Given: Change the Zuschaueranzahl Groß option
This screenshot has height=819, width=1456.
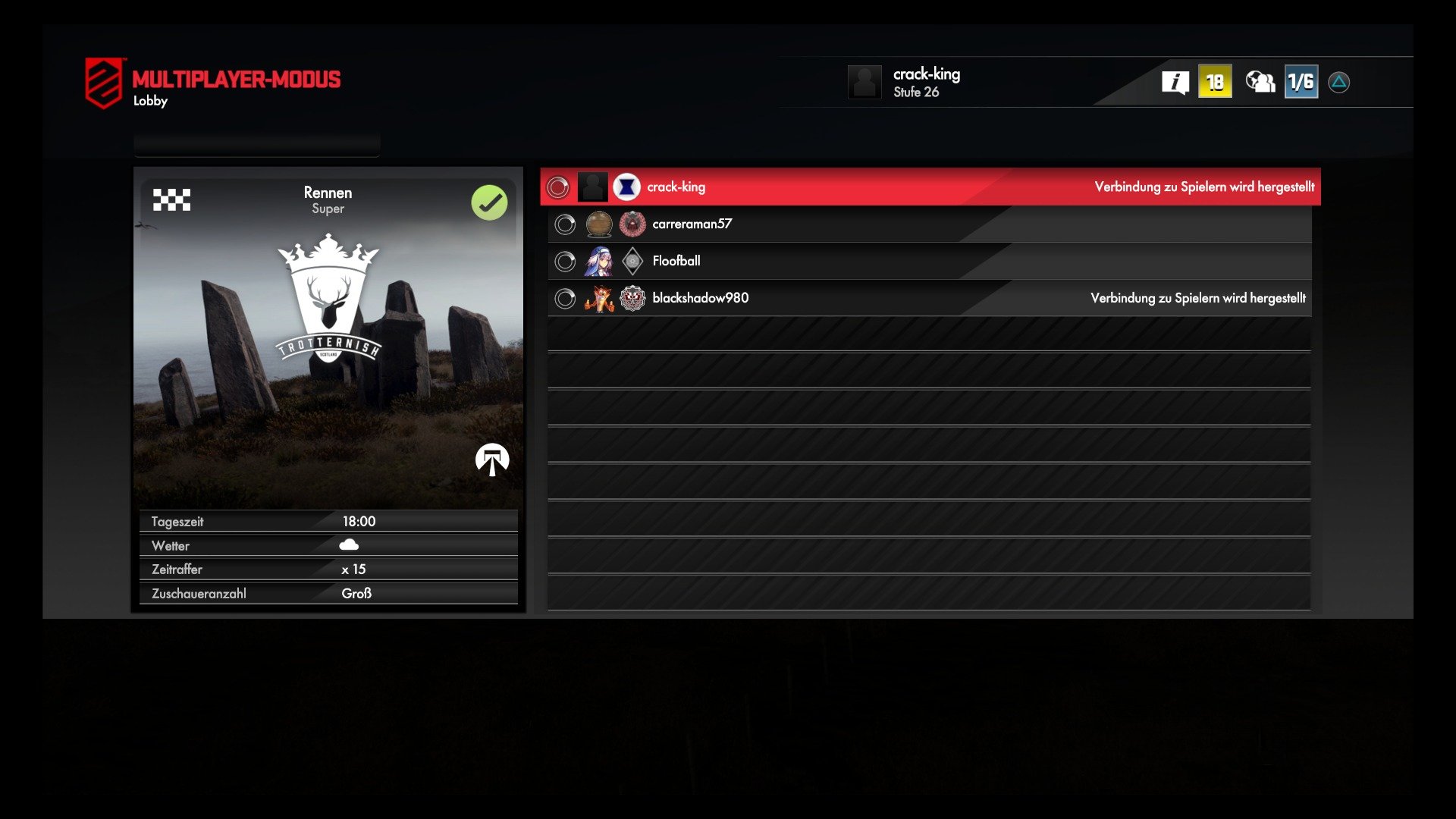Looking at the screenshot, I should pyautogui.click(x=328, y=593).
